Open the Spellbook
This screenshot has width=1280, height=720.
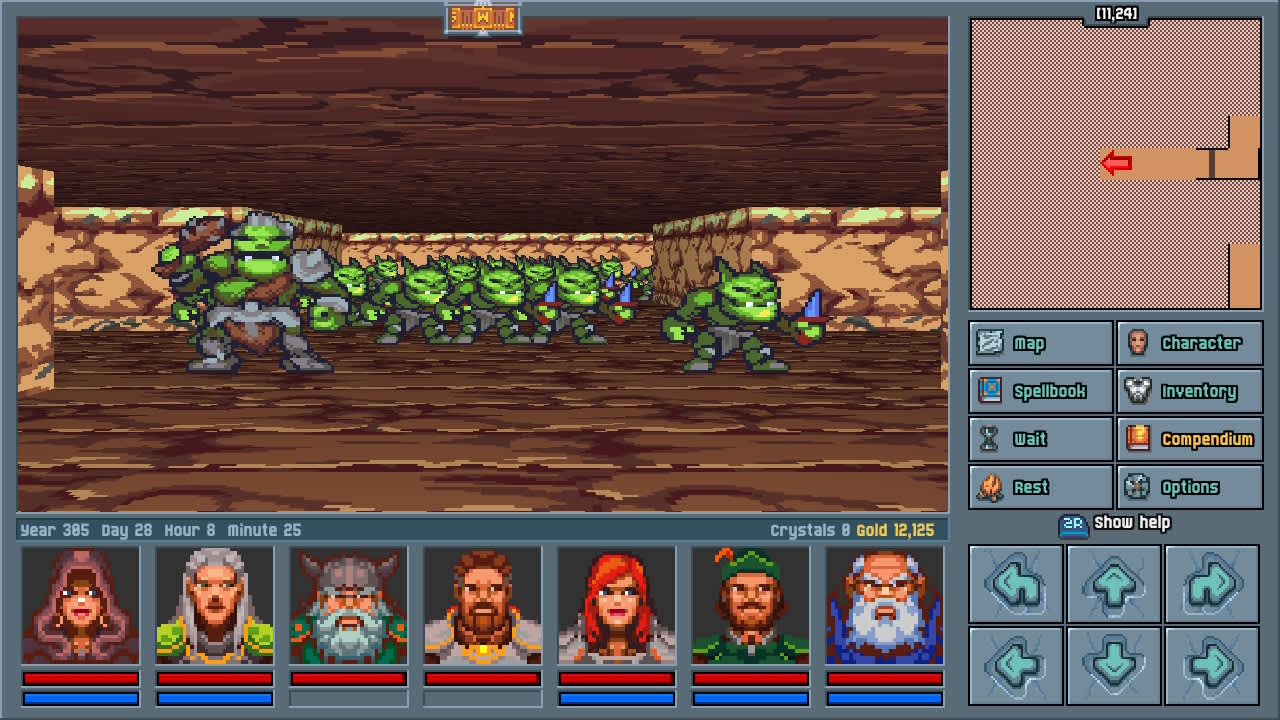pos(1040,391)
